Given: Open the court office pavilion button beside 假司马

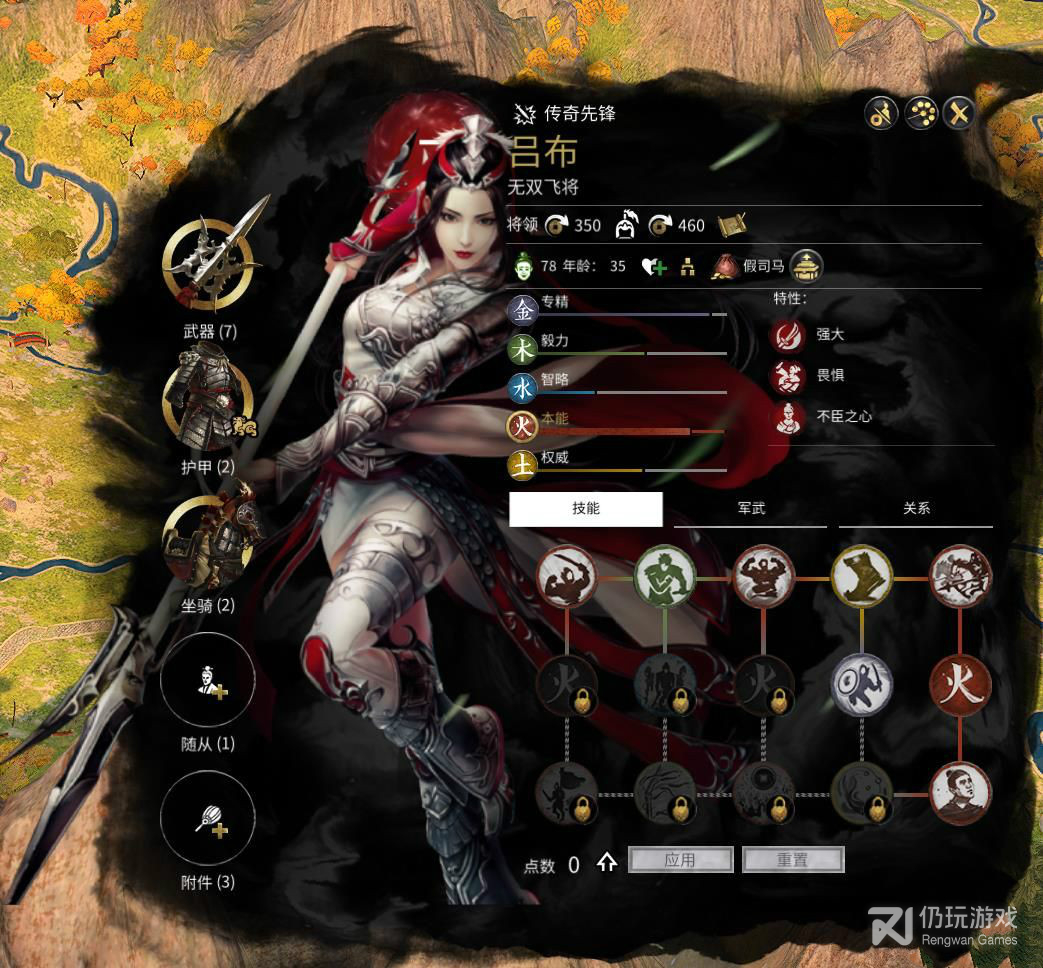Looking at the screenshot, I should click(806, 267).
